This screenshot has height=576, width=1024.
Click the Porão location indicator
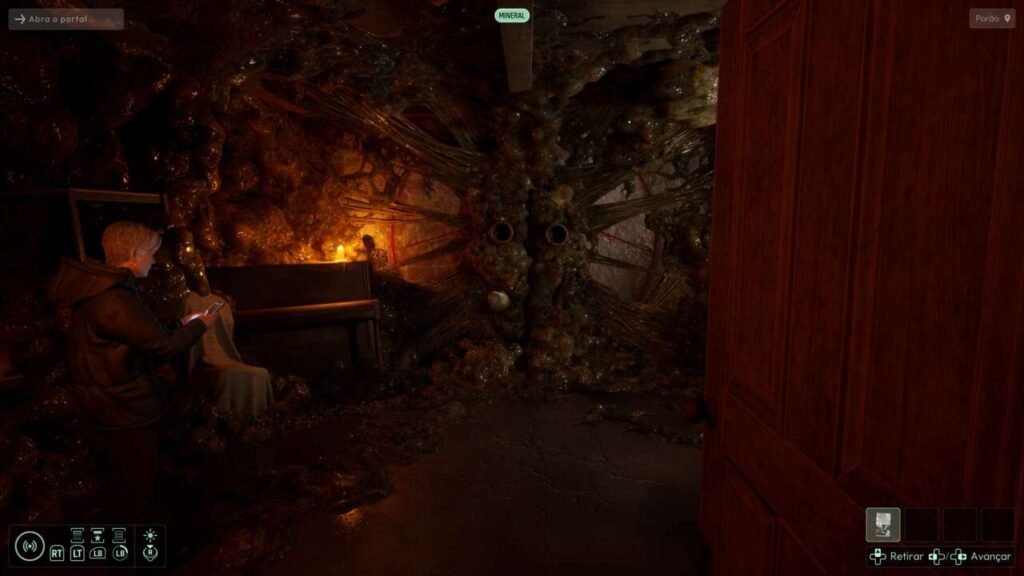click(991, 19)
